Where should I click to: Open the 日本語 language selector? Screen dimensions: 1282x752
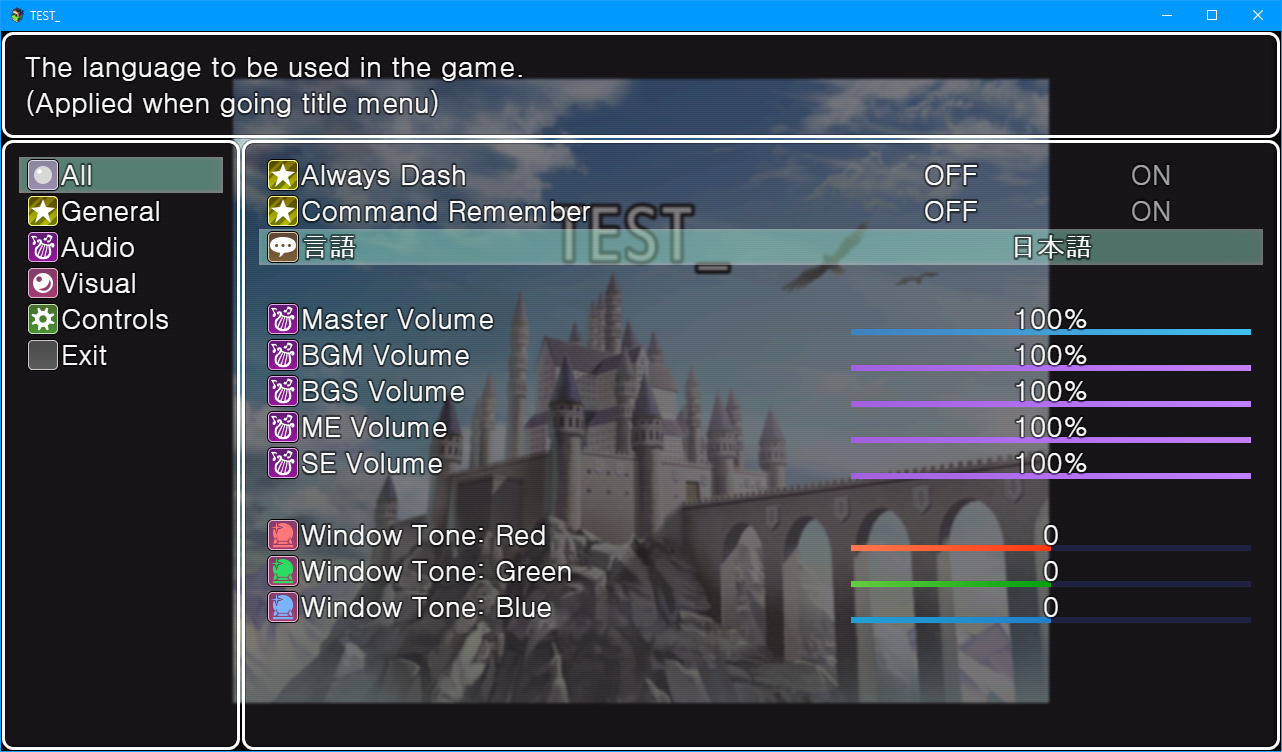[x=1052, y=247]
